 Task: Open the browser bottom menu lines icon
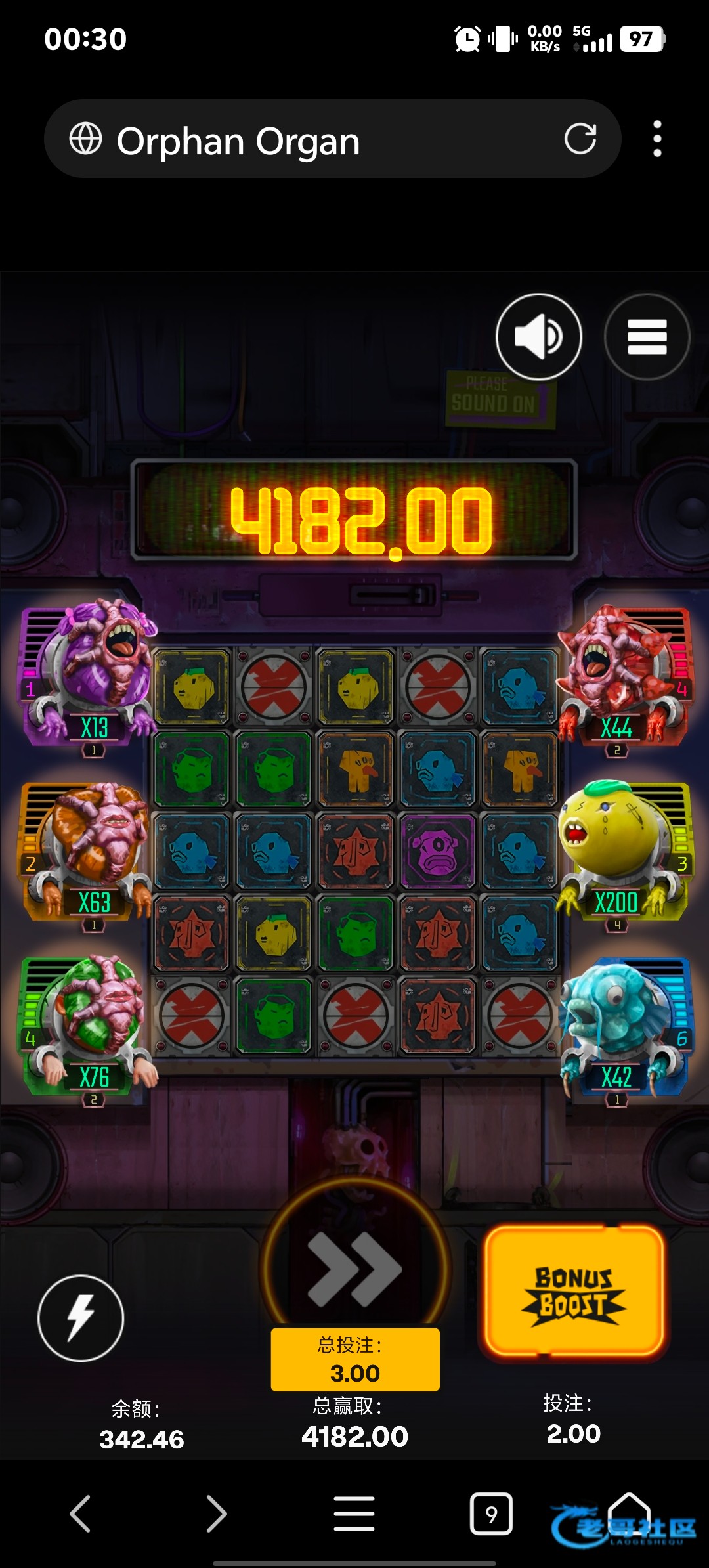pyautogui.click(x=354, y=1514)
